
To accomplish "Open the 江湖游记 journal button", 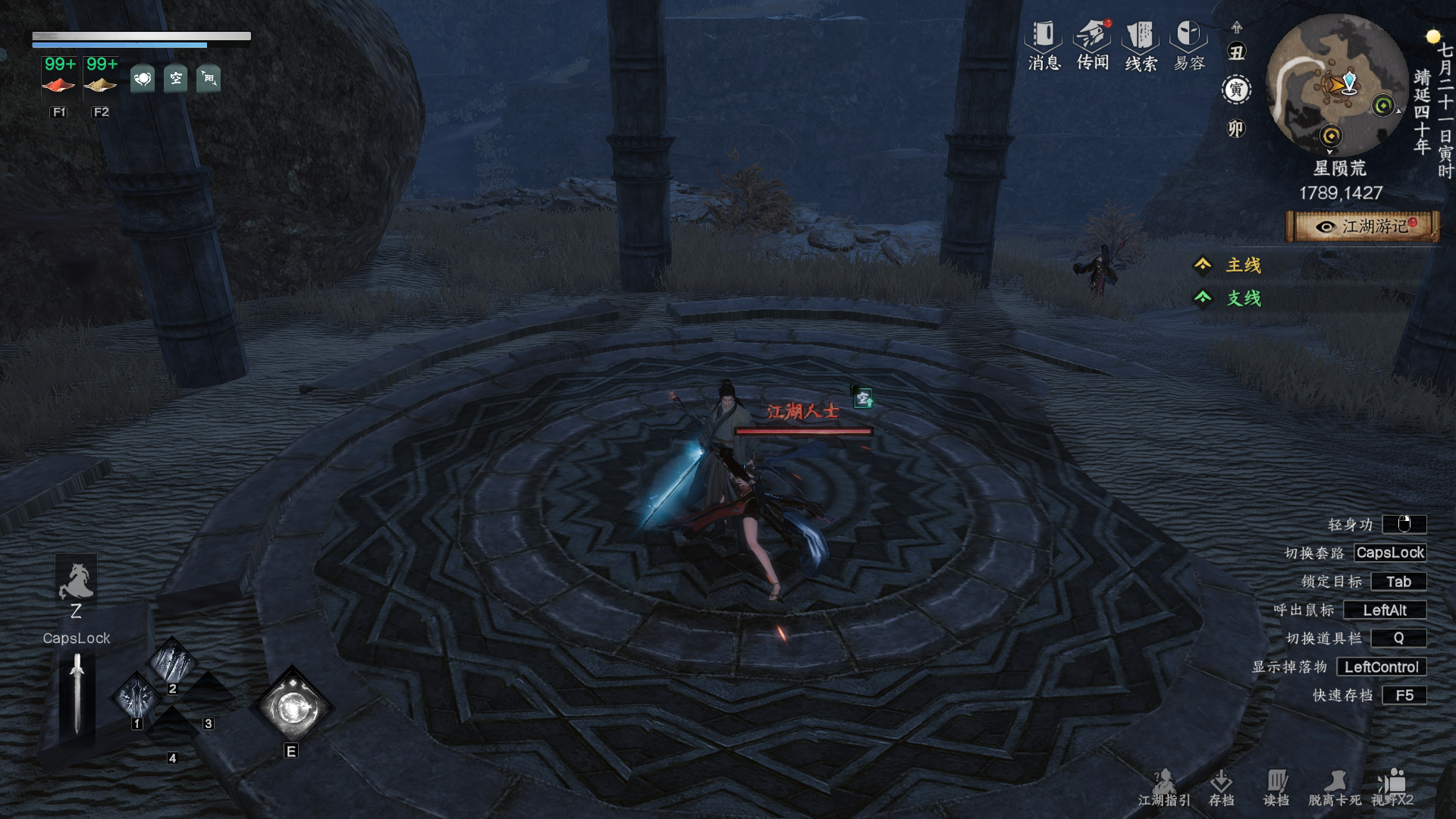I will coord(1363,227).
